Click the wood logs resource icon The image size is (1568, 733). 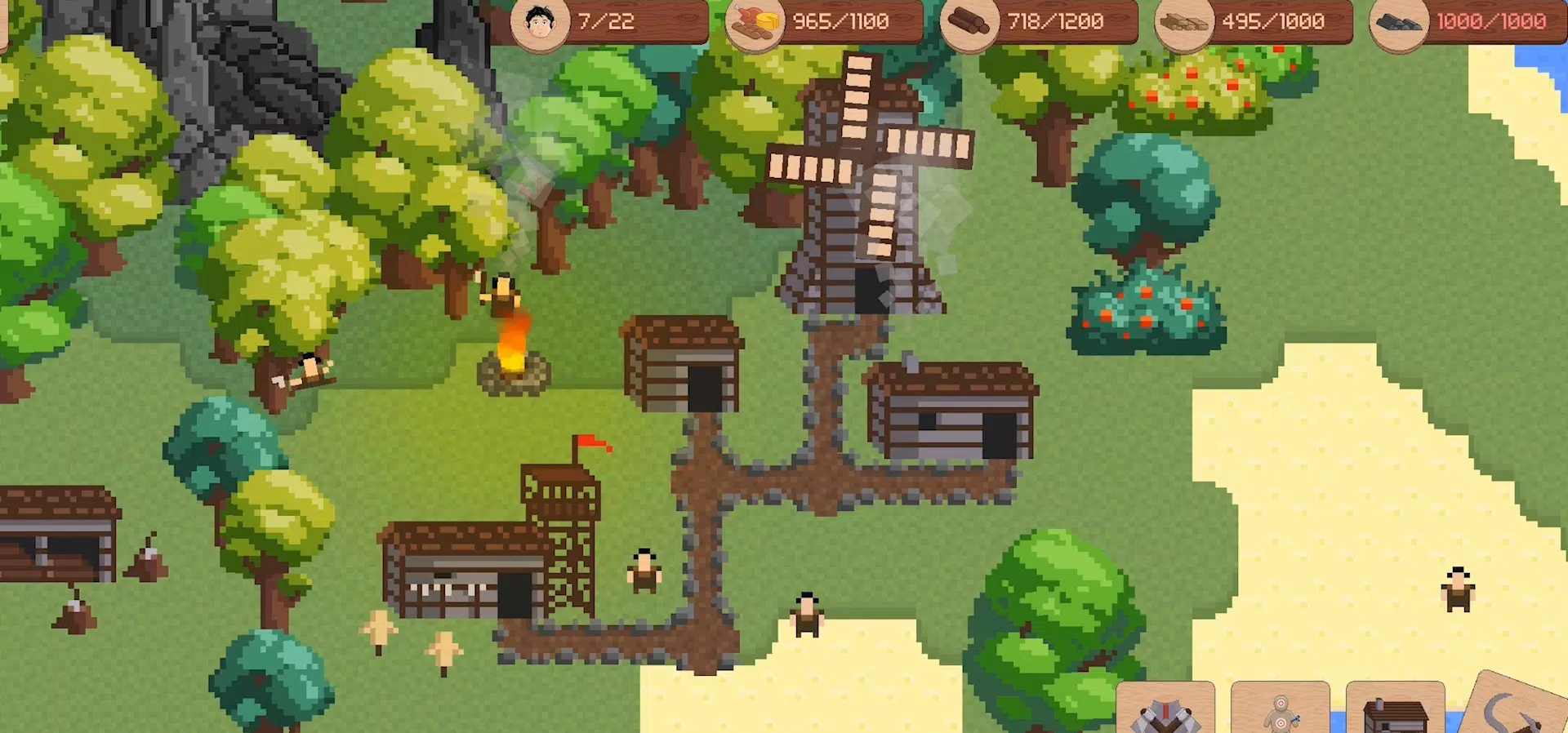[x=968, y=21]
